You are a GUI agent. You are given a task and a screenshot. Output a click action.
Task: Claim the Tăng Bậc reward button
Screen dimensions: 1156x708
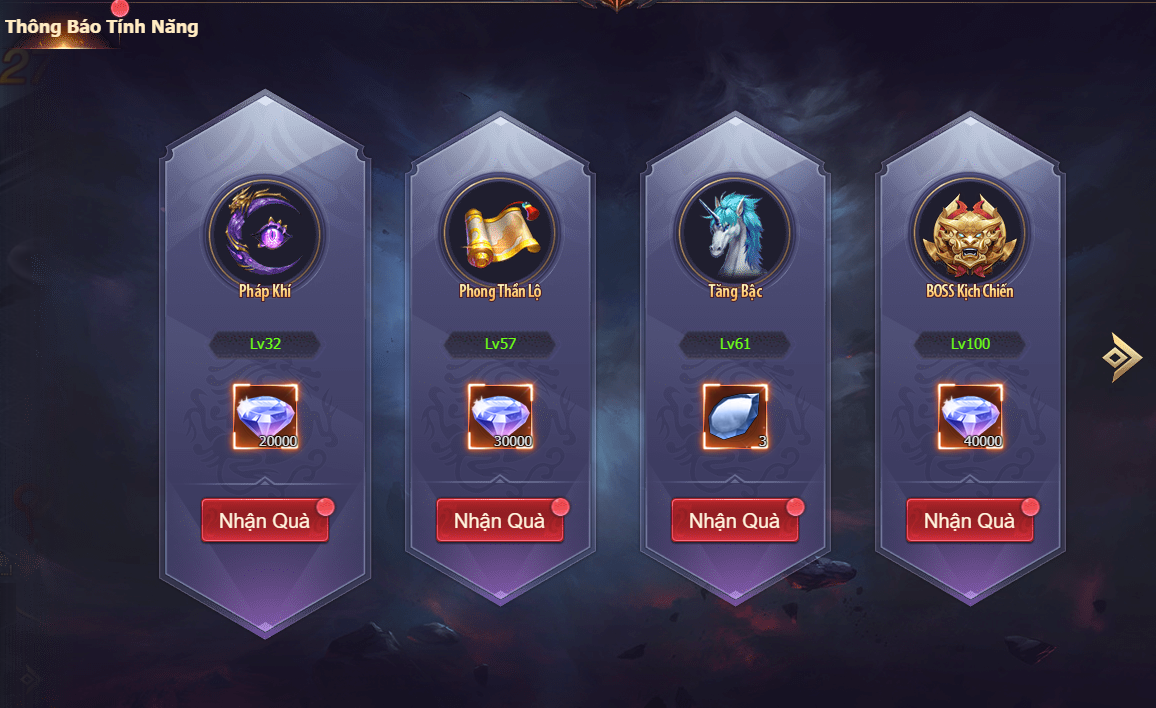click(x=735, y=521)
